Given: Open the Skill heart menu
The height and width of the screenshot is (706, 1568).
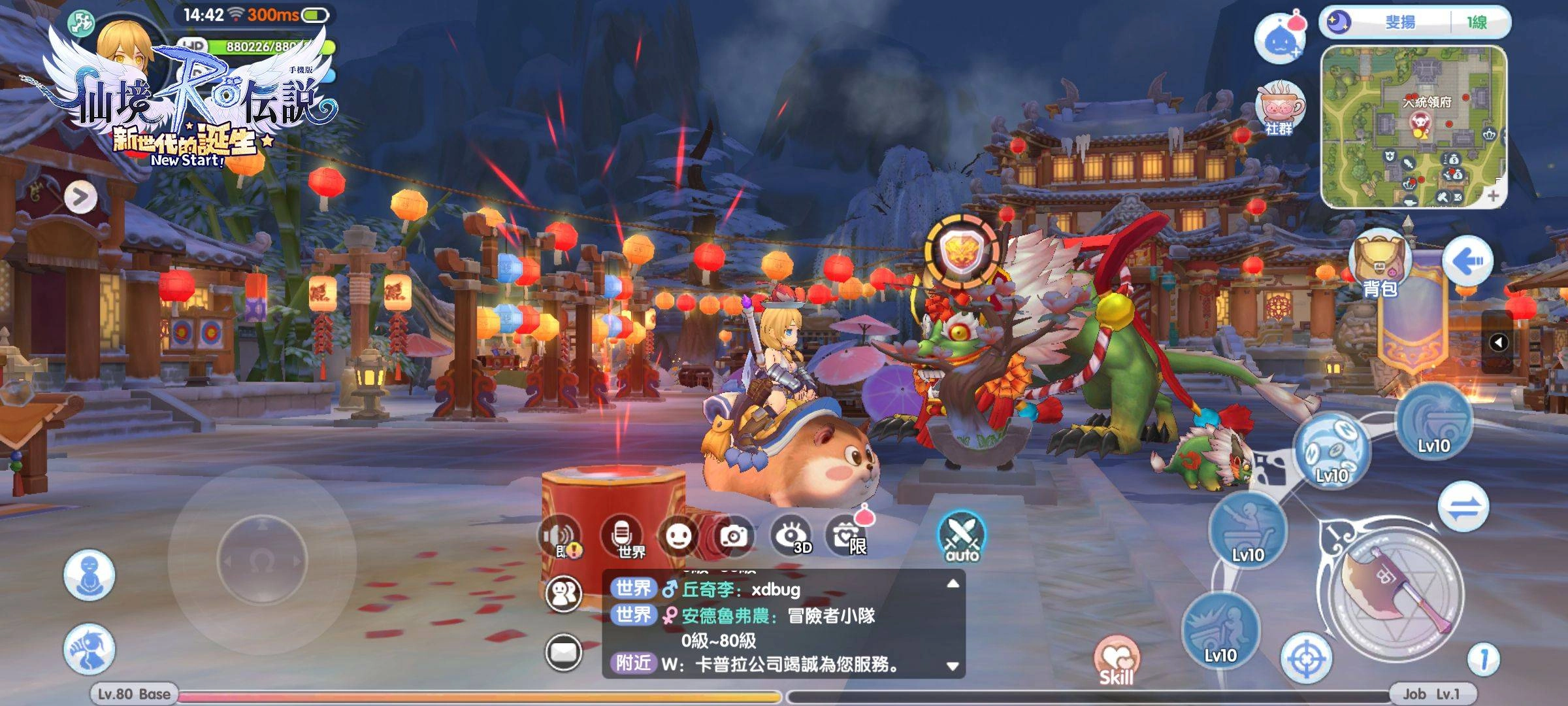Looking at the screenshot, I should tap(1117, 660).
